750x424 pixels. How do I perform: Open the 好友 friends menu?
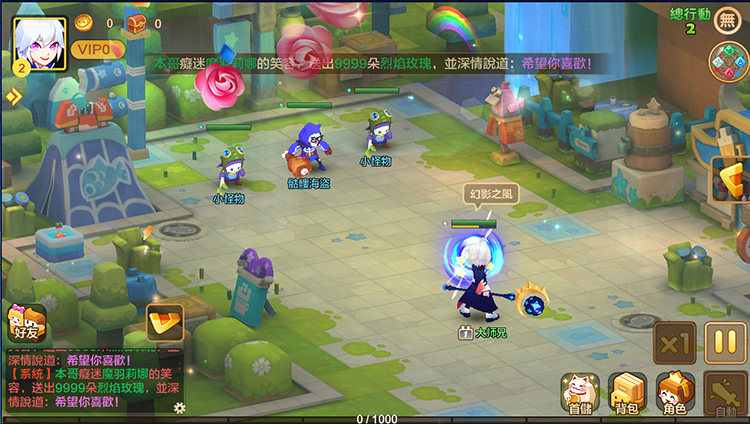[25, 322]
